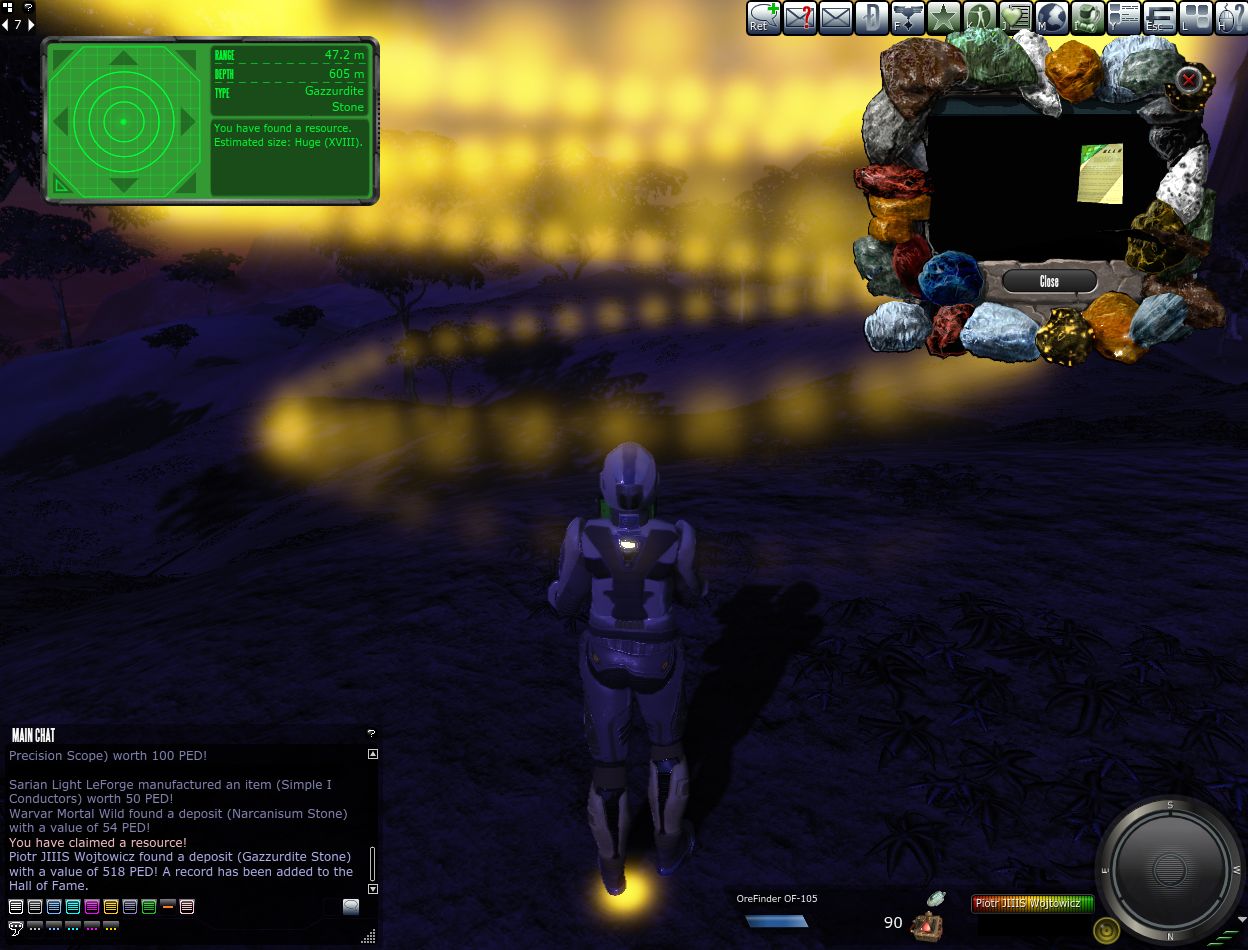Click the yellow radar ring button
The height and width of the screenshot is (950, 1248).
[x=1106, y=932]
